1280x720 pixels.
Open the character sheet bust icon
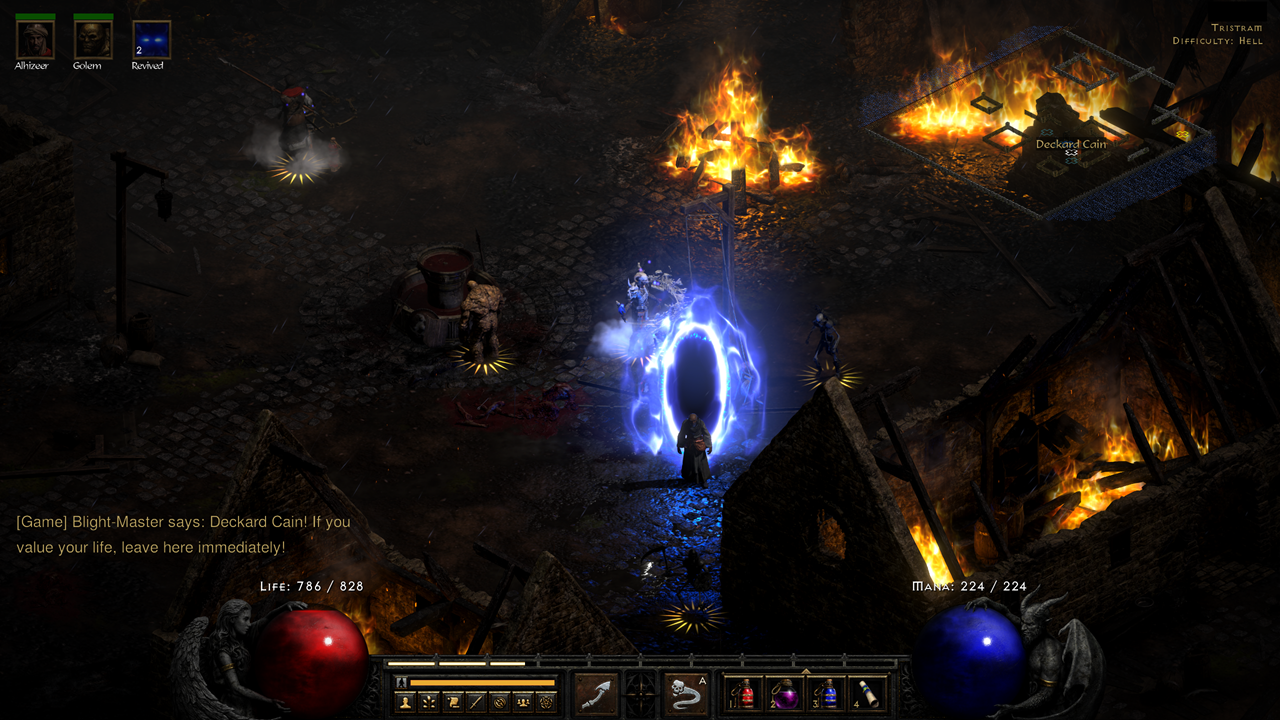(405, 702)
